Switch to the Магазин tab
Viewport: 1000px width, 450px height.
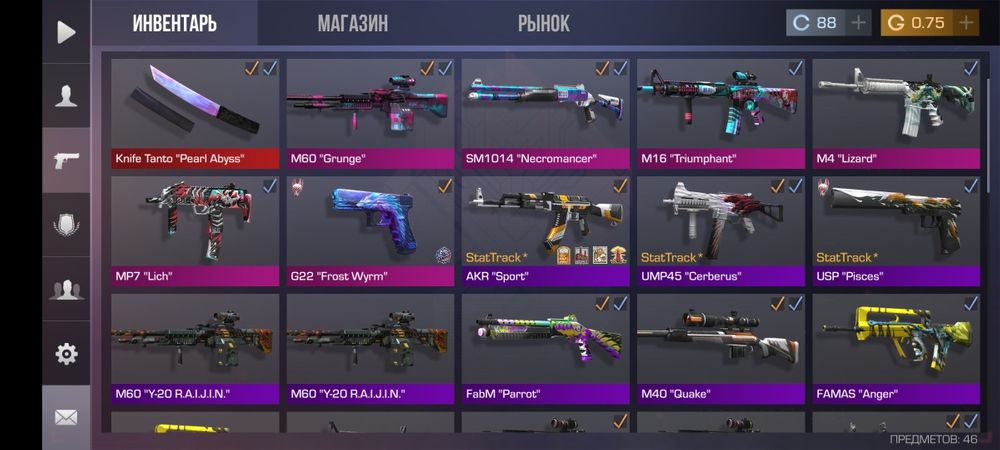(352, 23)
